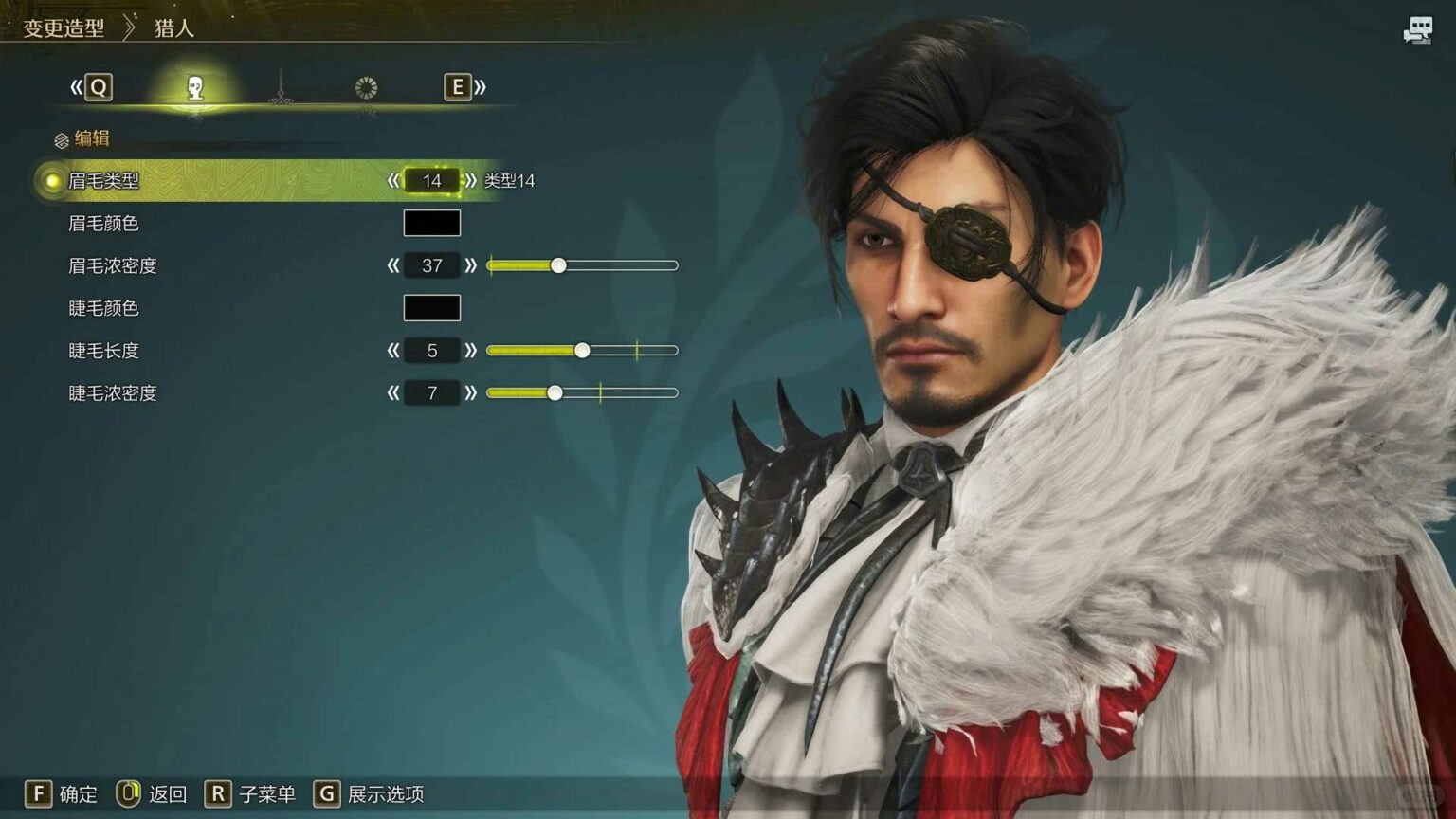Viewport: 1456px width, 819px height.
Task: Select the 眉毛浓密度 row label
Action: [x=112, y=265]
